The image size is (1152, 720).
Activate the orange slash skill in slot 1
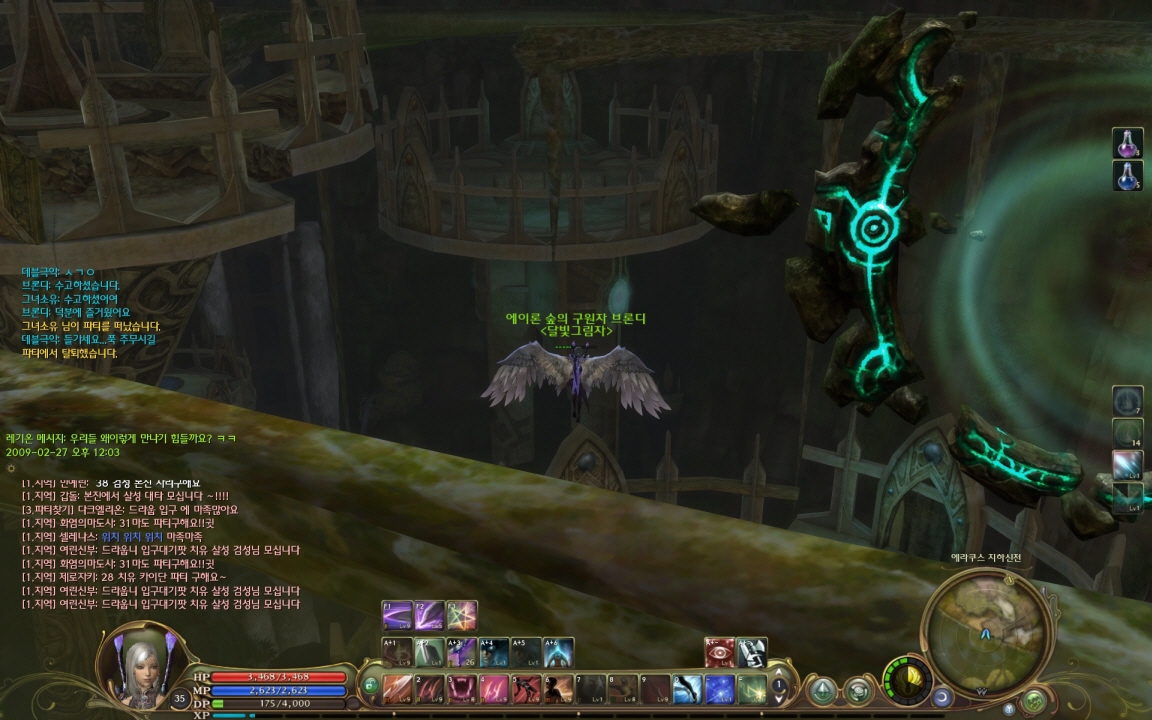click(398, 688)
